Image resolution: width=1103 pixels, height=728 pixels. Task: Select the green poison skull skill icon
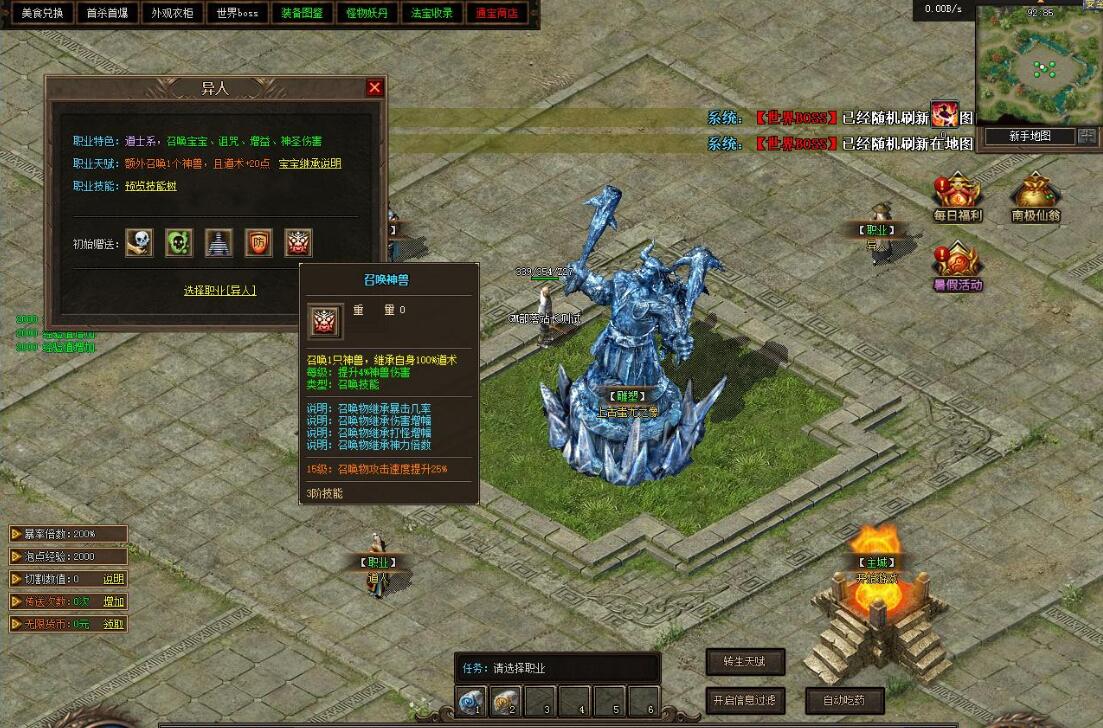coord(179,242)
